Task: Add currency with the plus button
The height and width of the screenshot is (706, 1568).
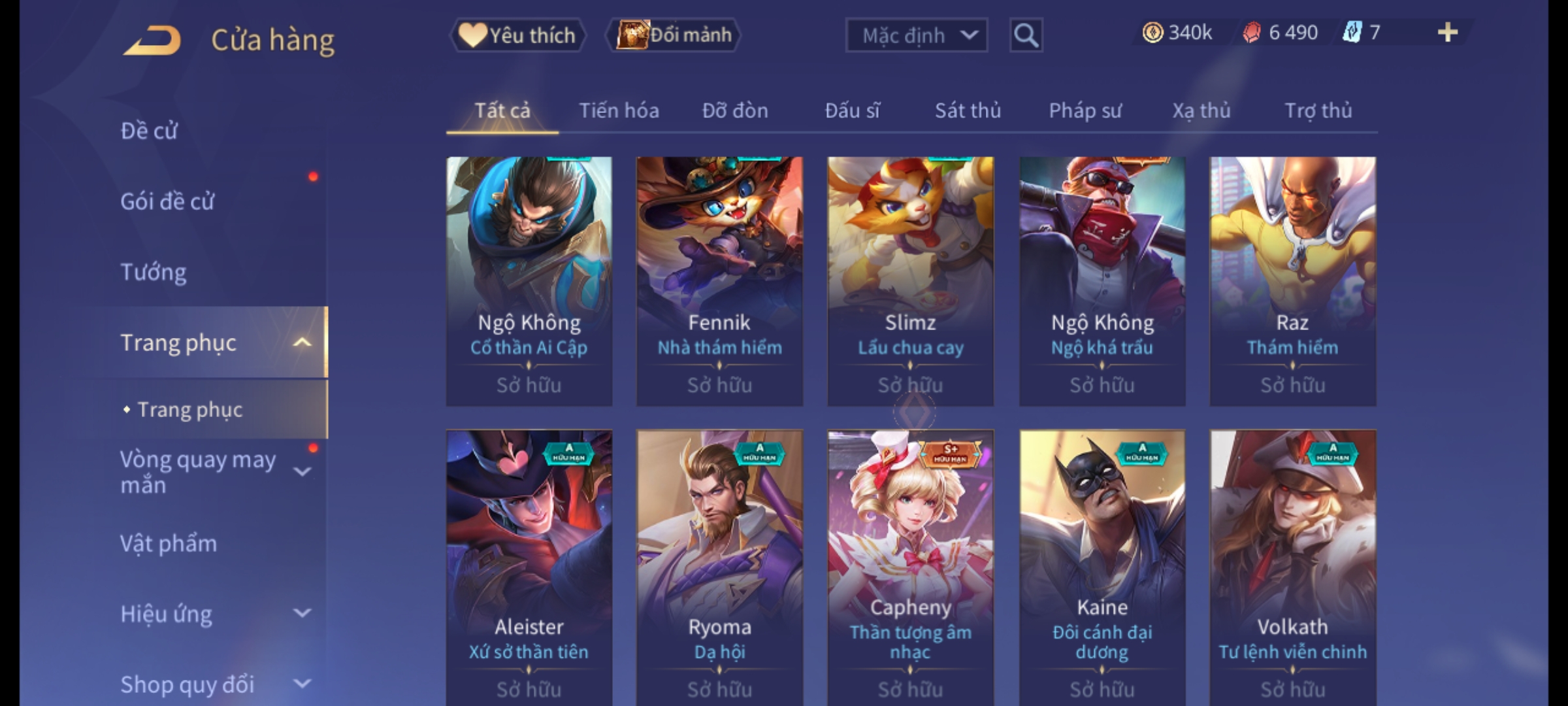Action: click(1448, 33)
